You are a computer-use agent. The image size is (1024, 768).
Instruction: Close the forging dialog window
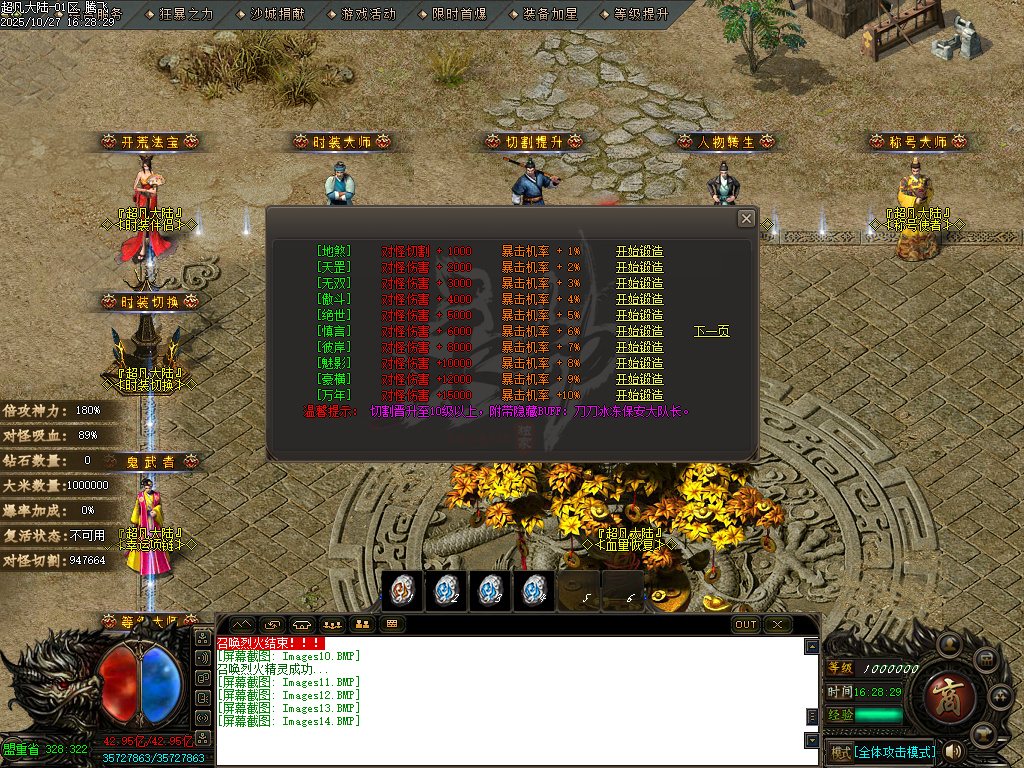pos(746,218)
